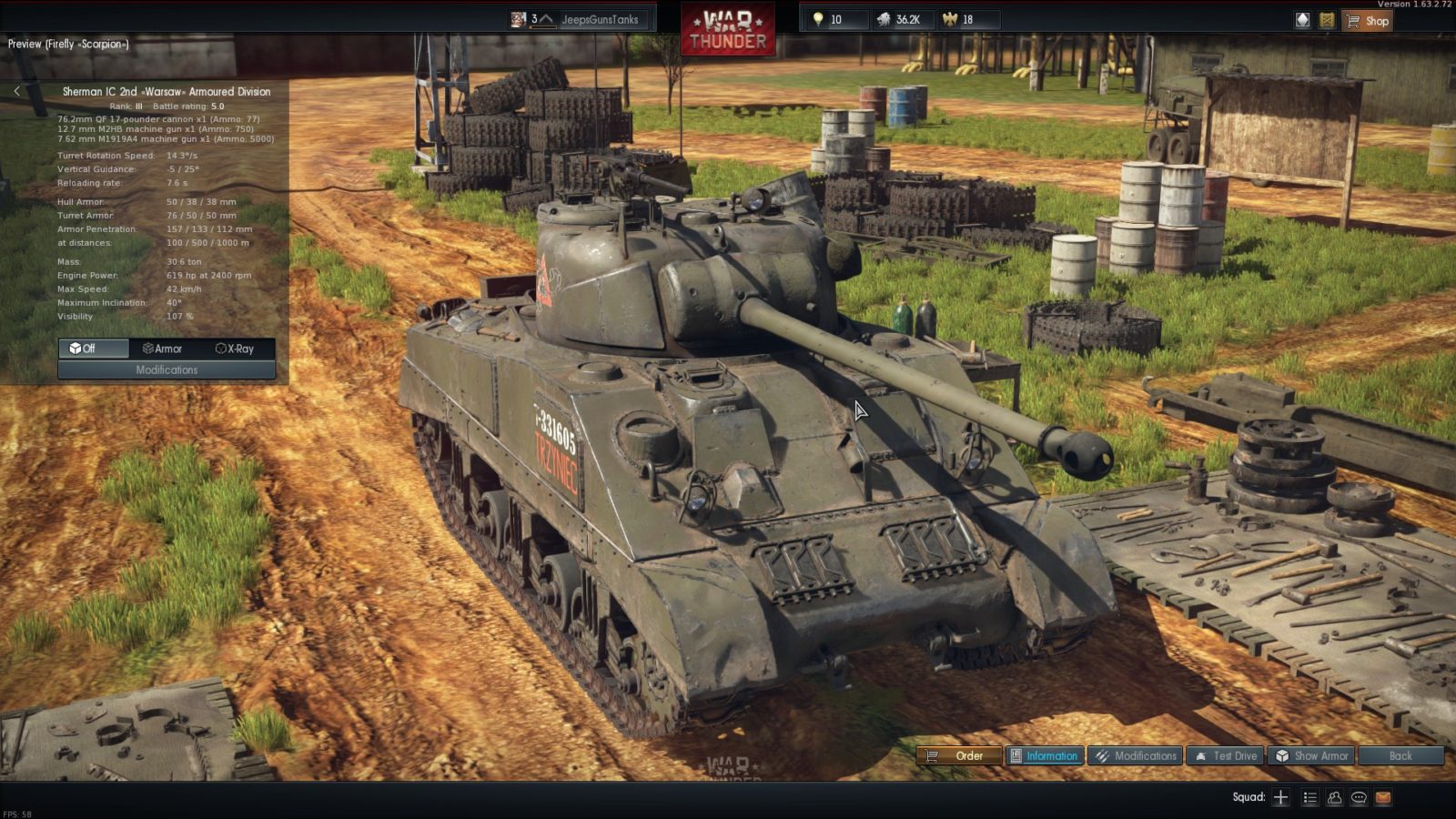1456x819 pixels.
Task: Open Modifications under the stats panel
Action: (167, 369)
